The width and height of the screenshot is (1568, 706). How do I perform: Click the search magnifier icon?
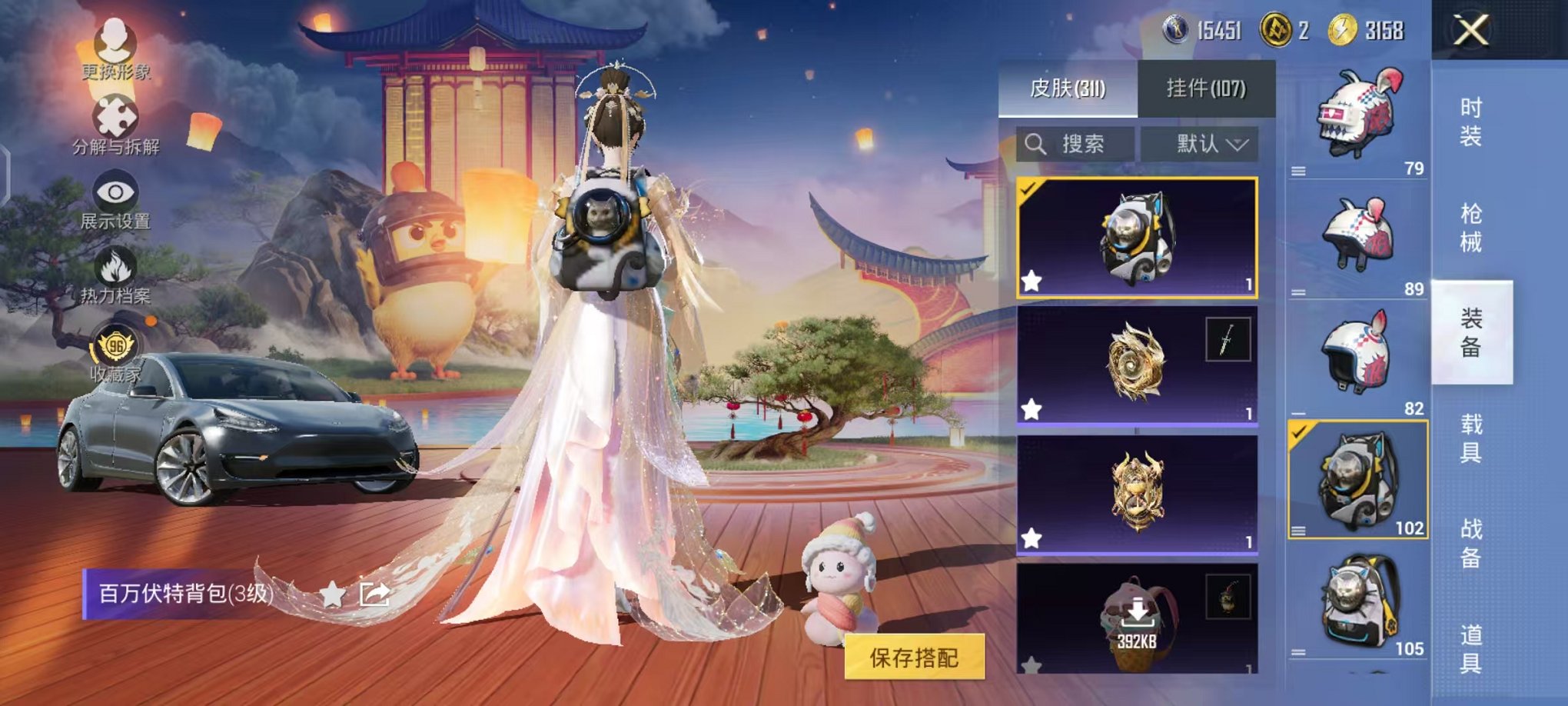click(1035, 143)
